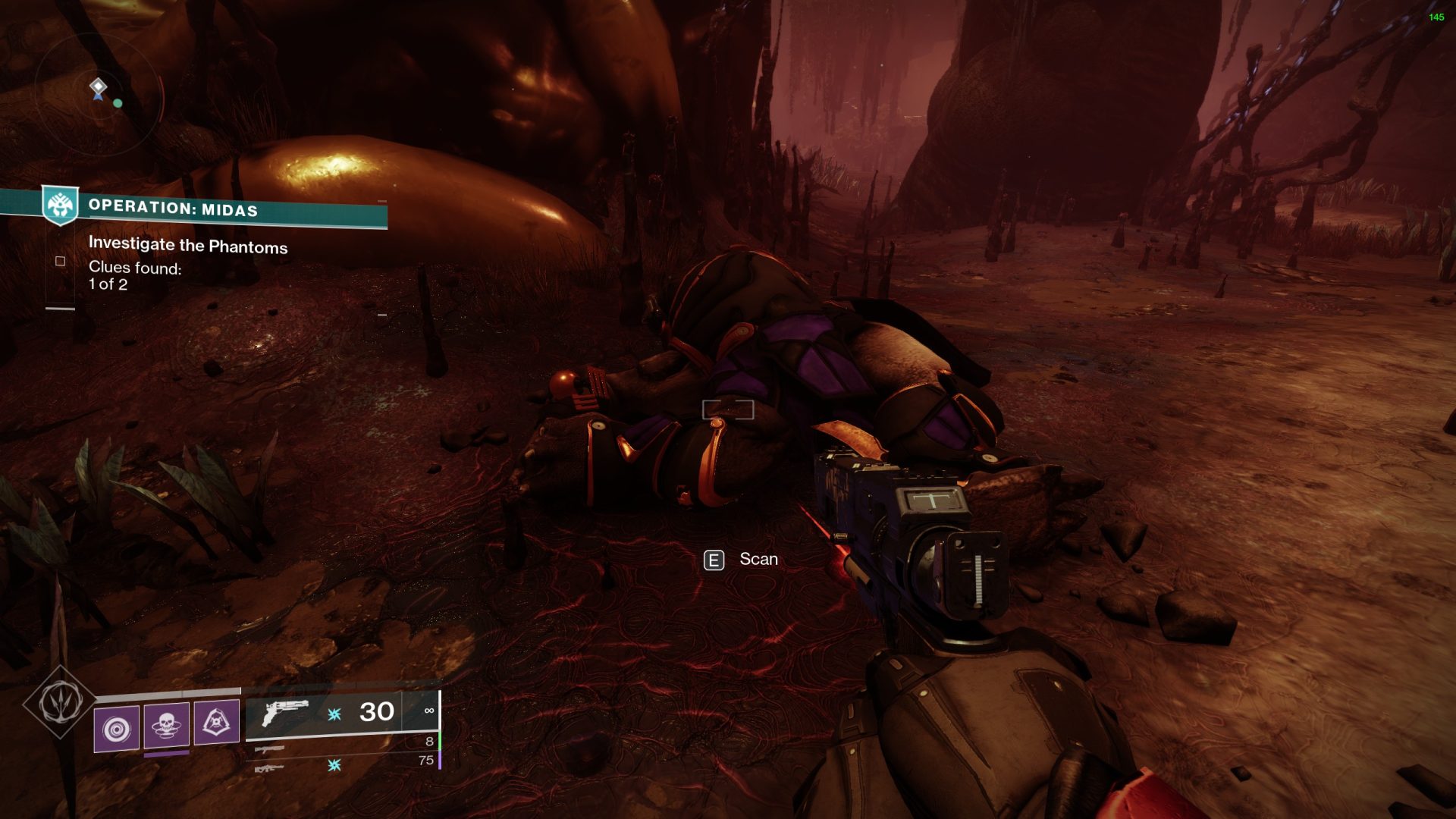This screenshot has height=819, width=1456.
Task: Tick the Investigate the Phantoms objective checkbox
Action: coord(61,262)
